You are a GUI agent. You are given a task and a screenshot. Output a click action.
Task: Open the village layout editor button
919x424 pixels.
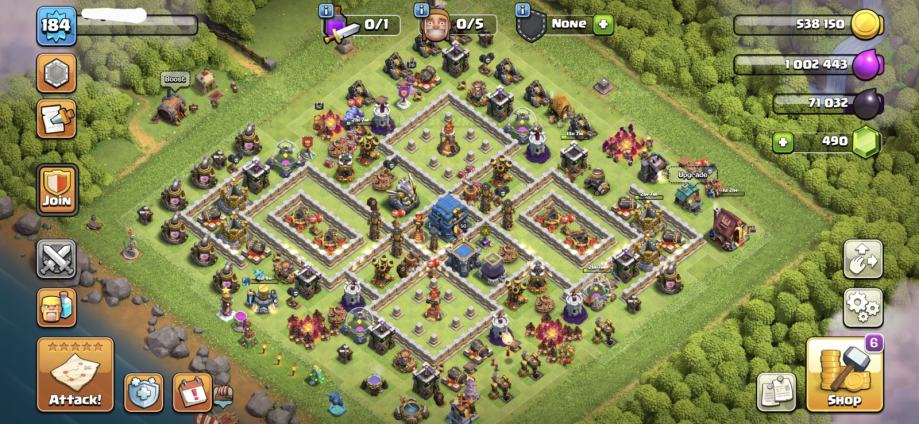(x=863, y=259)
